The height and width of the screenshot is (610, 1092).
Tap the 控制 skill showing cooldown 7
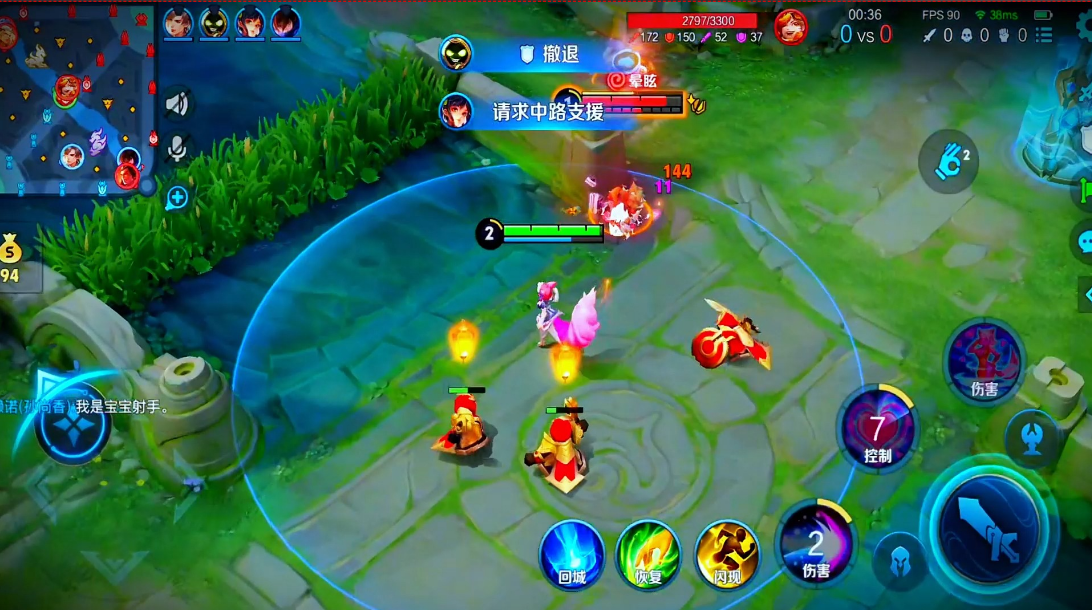click(x=877, y=430)
